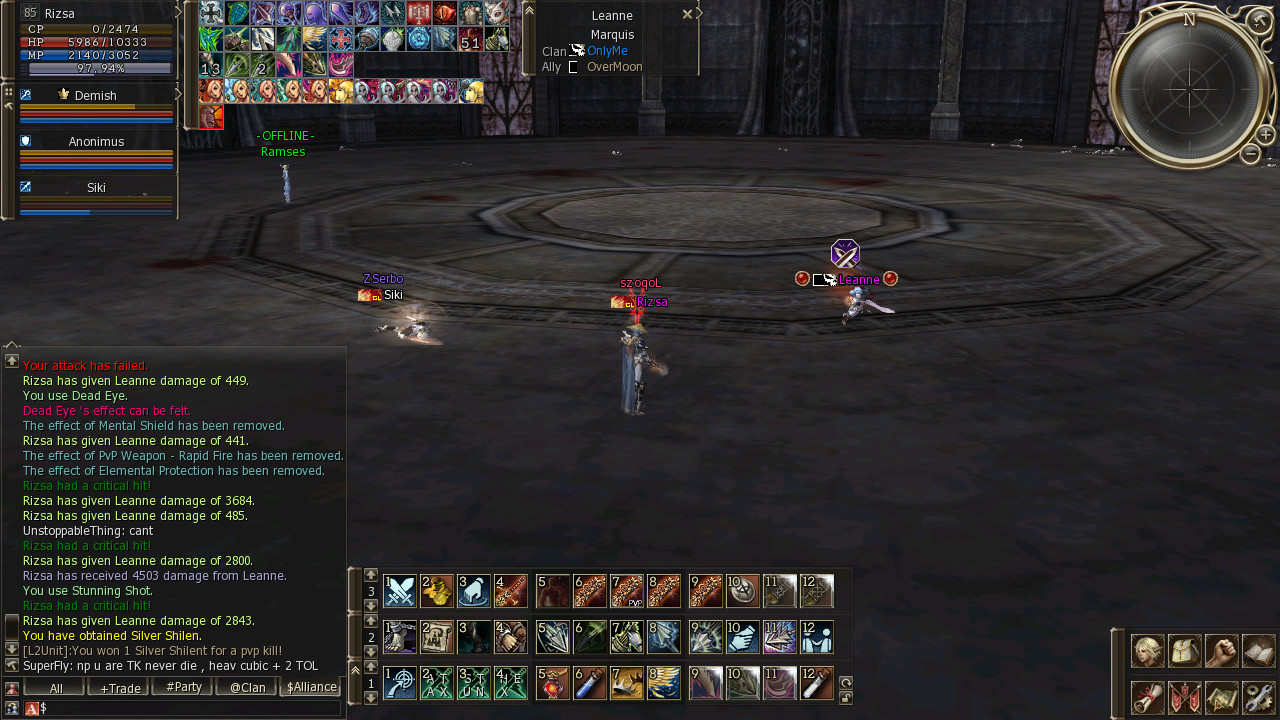Open the character status elf-face icon
This screenshot has width=1280, height=720.
[x=1147, y=651]
